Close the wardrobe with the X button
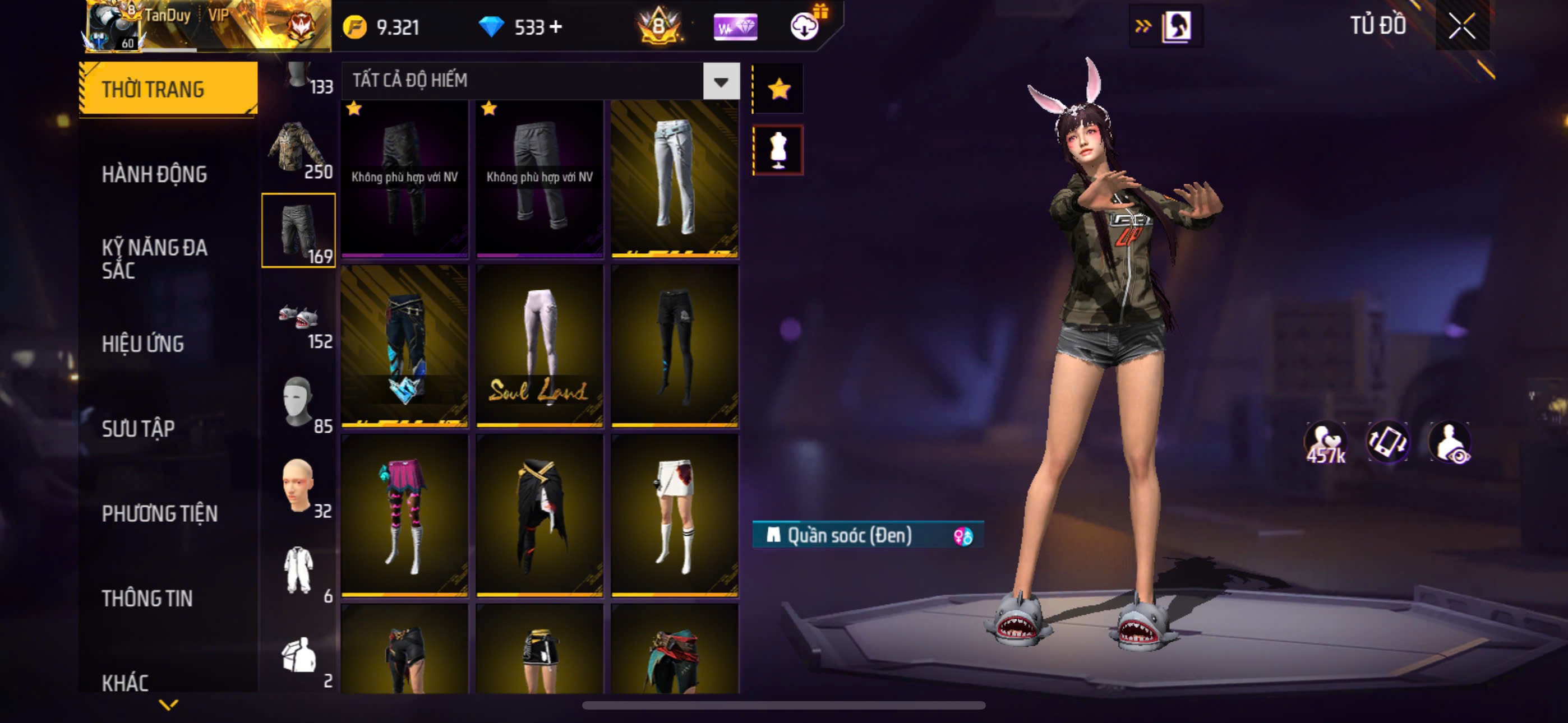This screenshot has height=723, width=1568. [1461, 26]
